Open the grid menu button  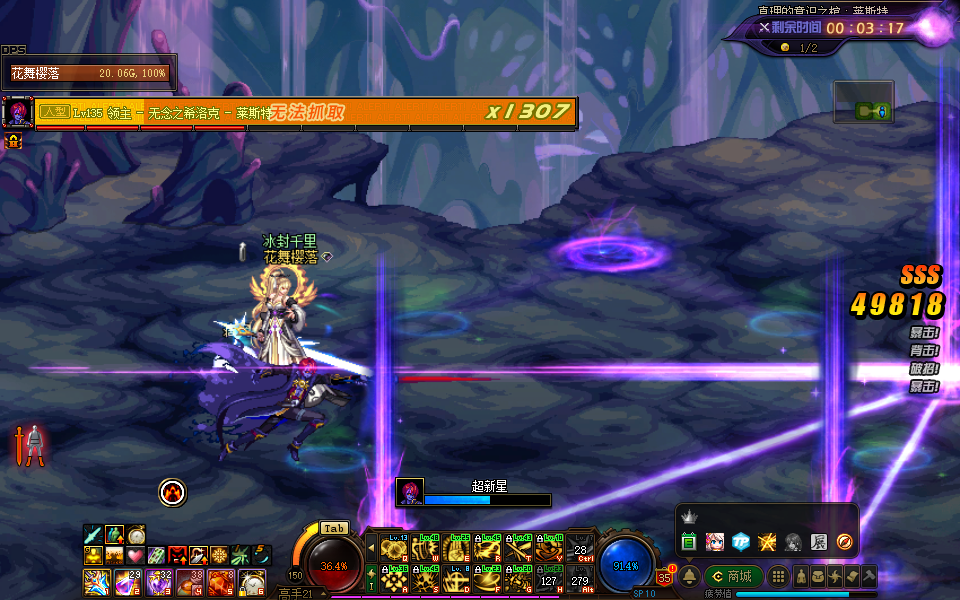pos(778,577)
